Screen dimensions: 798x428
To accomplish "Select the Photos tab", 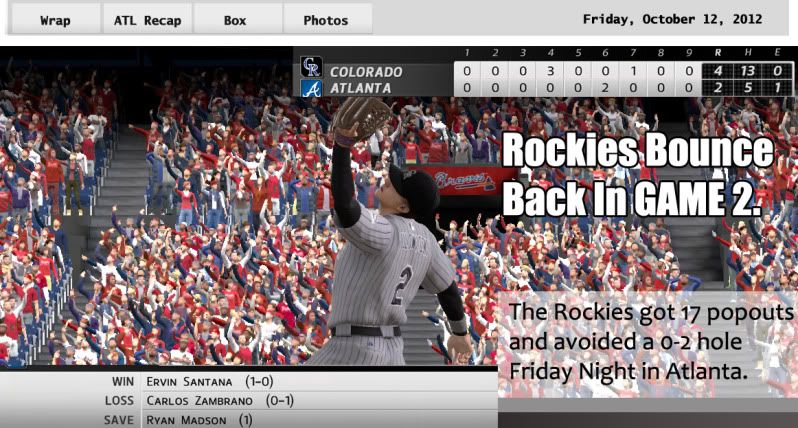I will pos(326,20).
